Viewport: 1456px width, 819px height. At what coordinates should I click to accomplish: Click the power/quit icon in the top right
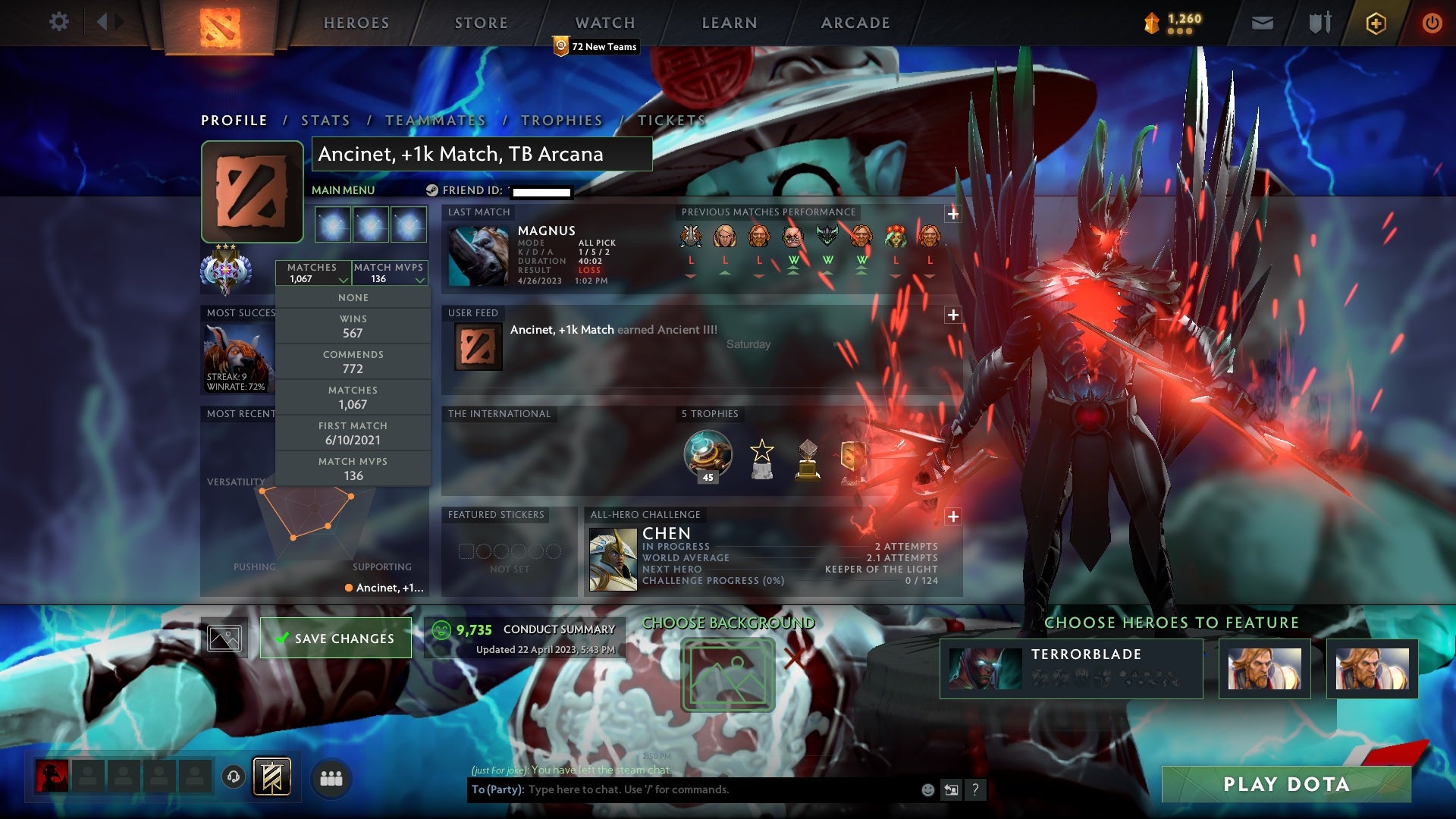[1432, 23]
